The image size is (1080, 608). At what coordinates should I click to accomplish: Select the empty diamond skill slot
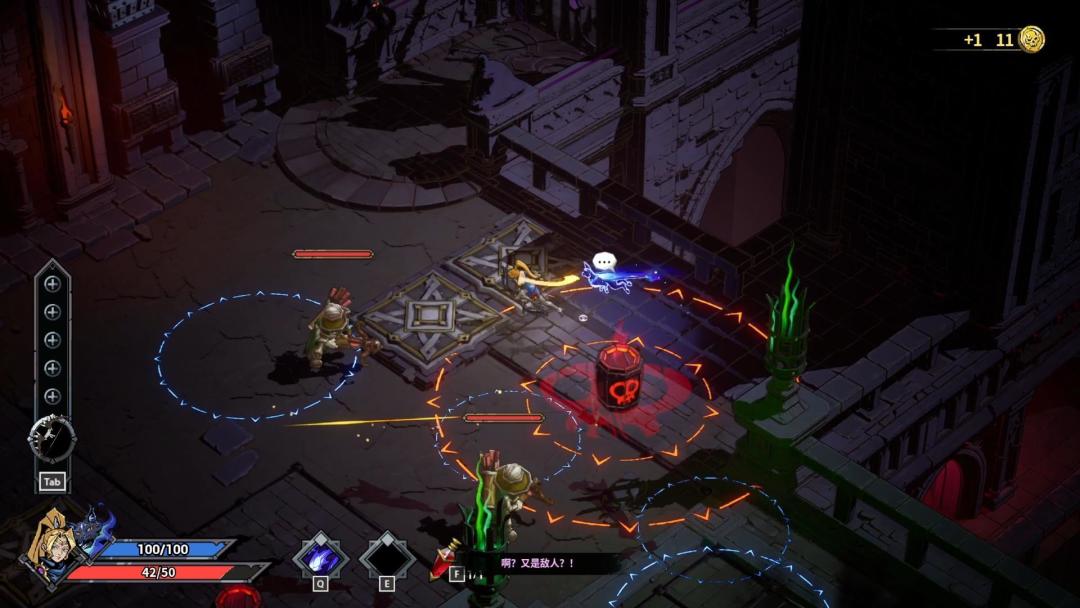[387, 556]
